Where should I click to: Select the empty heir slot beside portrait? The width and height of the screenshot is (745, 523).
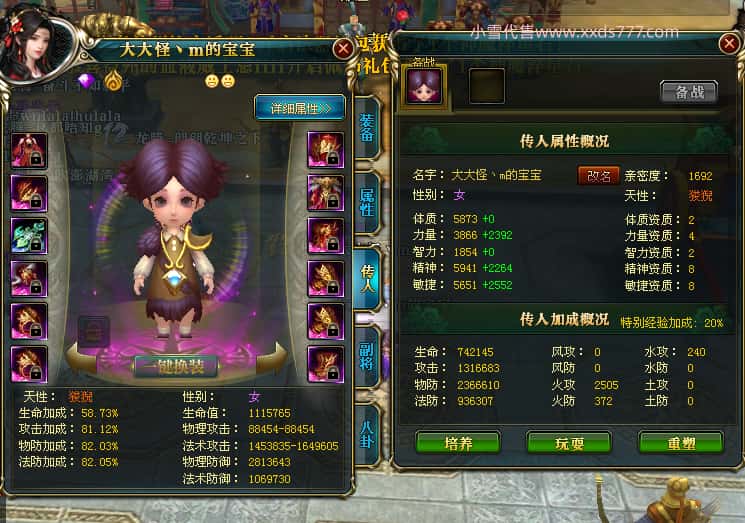(487, 86)
